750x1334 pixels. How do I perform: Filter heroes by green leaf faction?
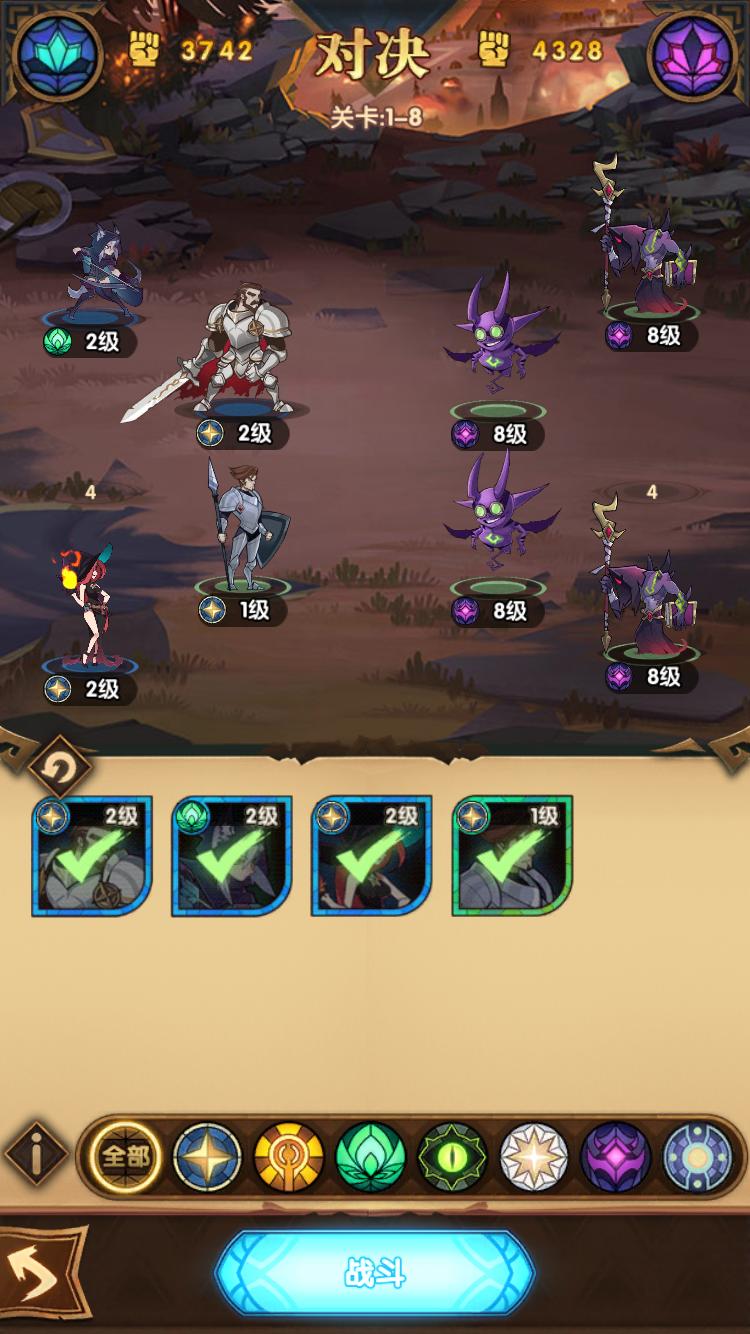tap(371, 1158)
